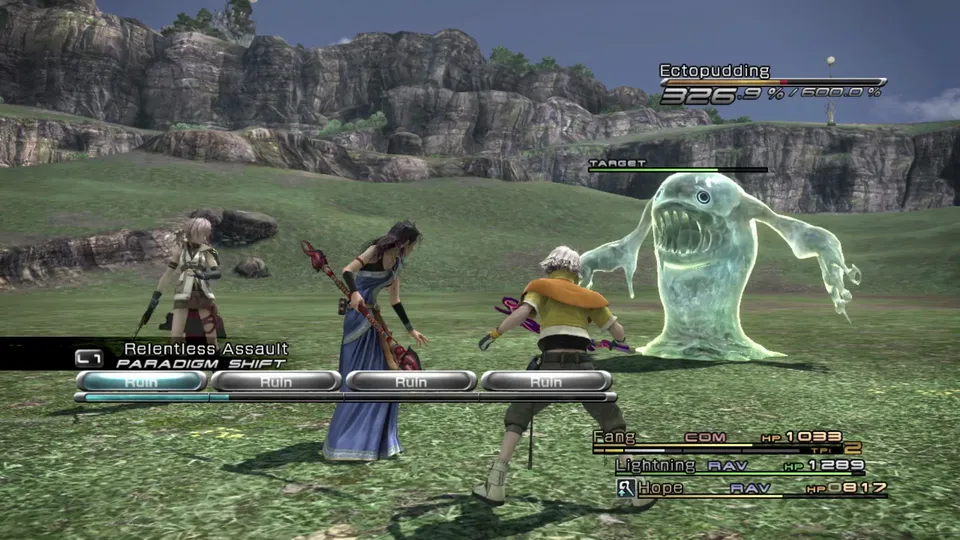Click the party leader icon beside Hope
Screen dimensions: 960x540
[x=626, y=488]
